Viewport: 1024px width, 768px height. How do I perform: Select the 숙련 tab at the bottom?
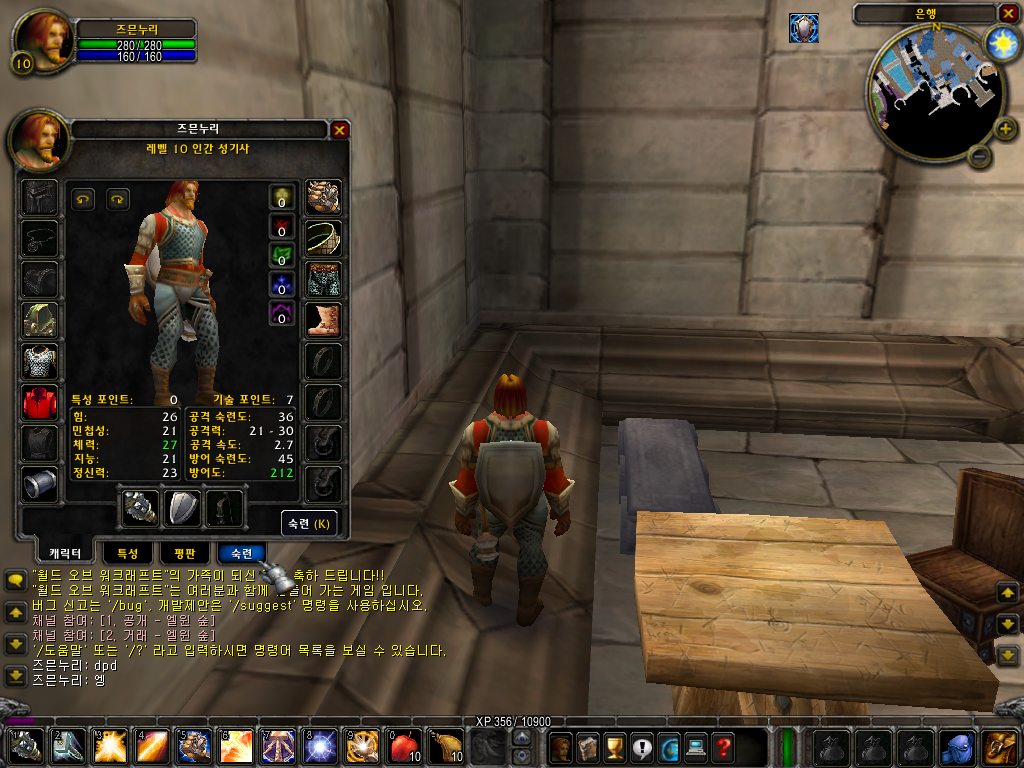click(241, 553)
